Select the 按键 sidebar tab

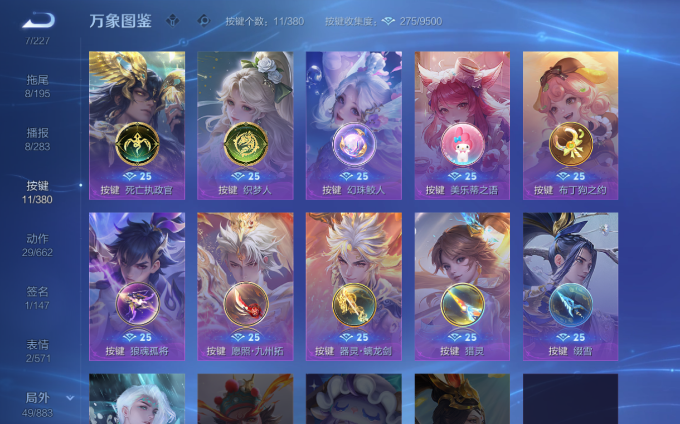38,192
